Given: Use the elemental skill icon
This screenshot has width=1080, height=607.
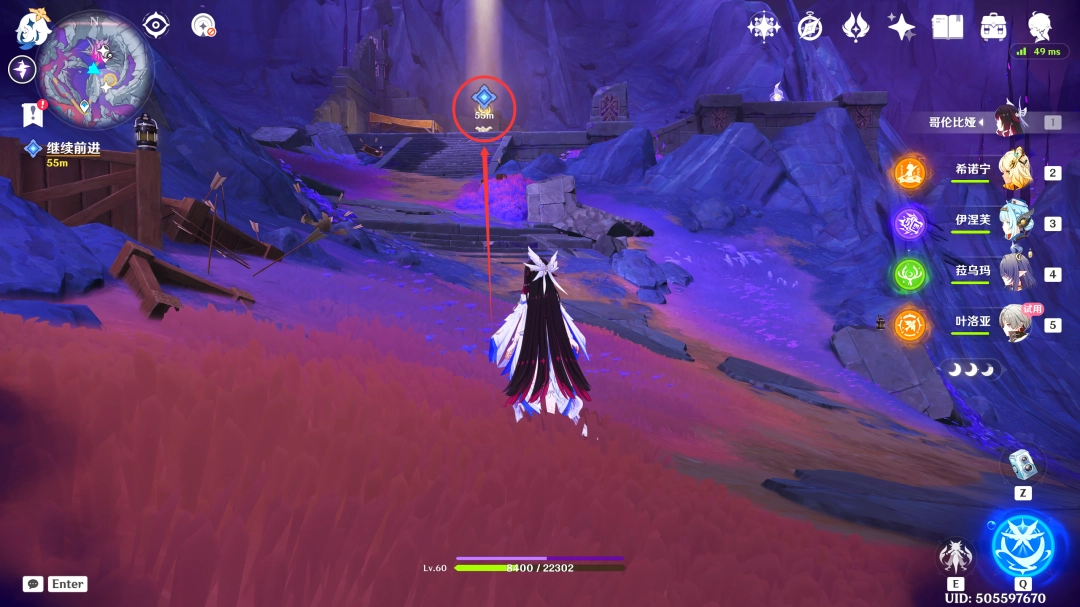Looking at the screenshot, I should coord(956,557).
